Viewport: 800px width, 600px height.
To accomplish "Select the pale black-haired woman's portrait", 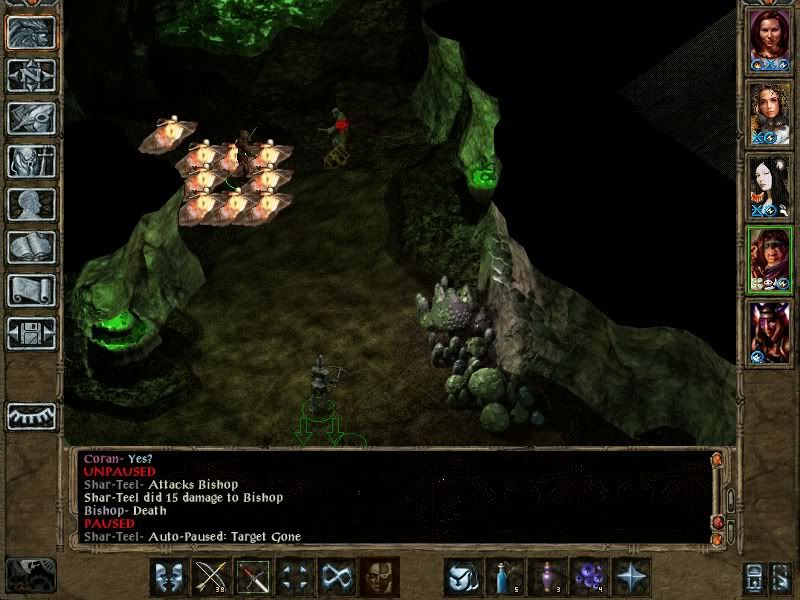I will click(x=769, y=185).
